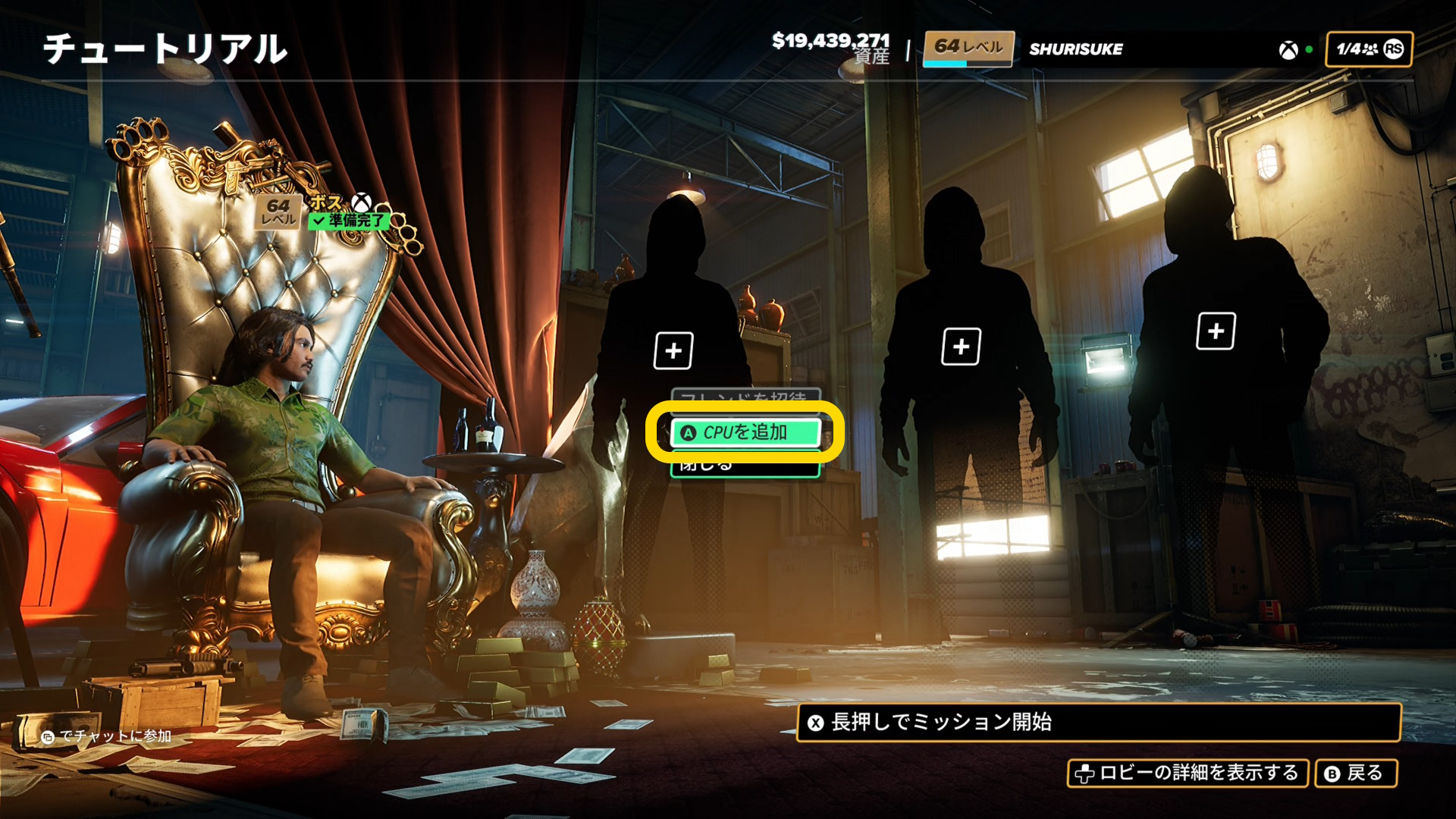This screenshot has width=1456, height=819.
Task: Open the 1/4 player list button
Action: tap(1368, 49)
